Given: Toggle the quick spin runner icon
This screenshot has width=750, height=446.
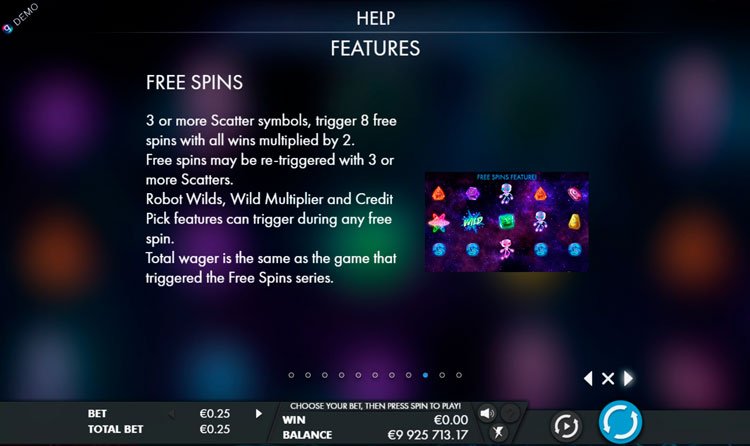Looking at the screenshot, I should [x=499, y=433].
